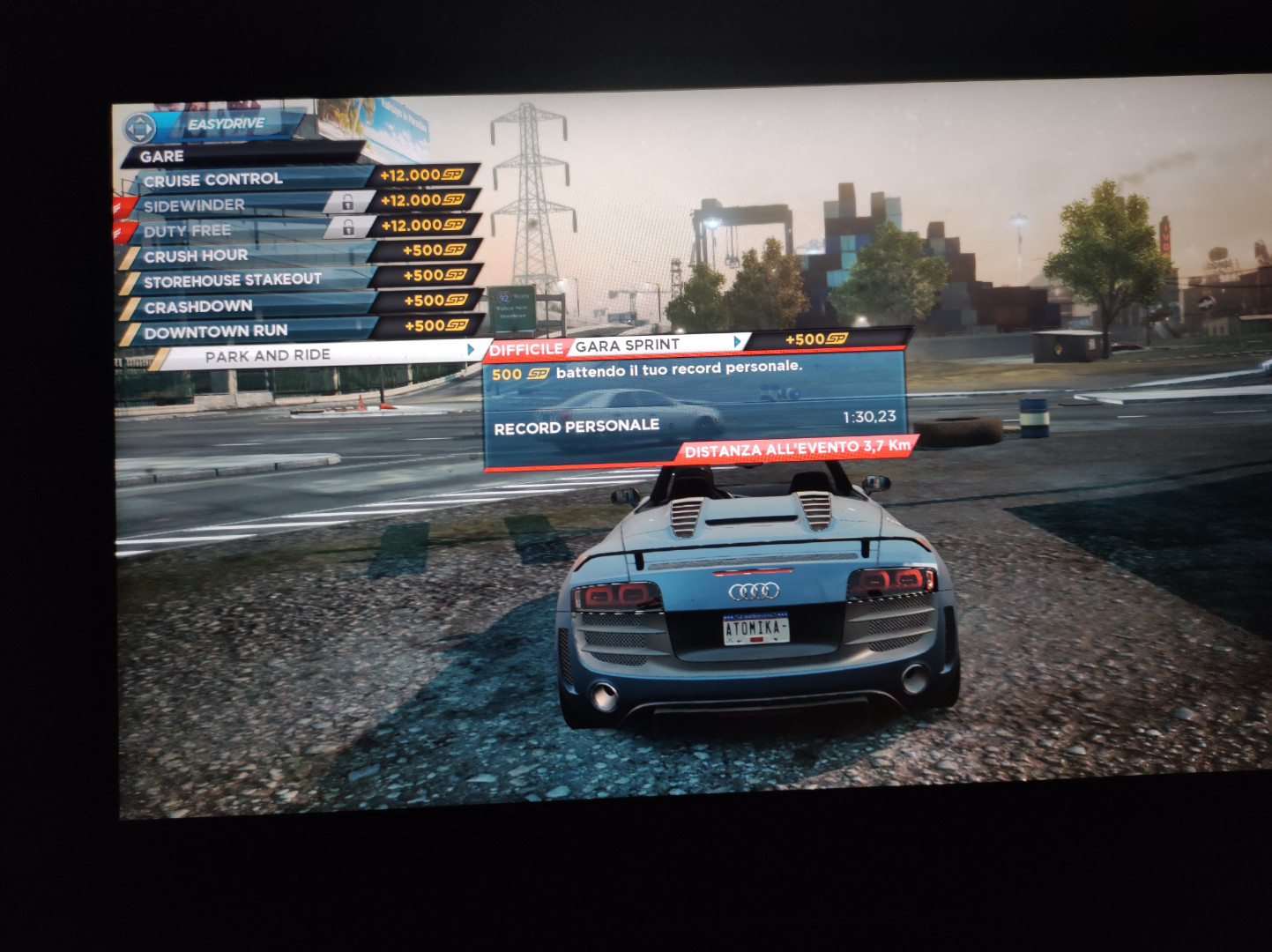
Task: Select the highlighted Park and Ride race
Action: pos(268,355)
